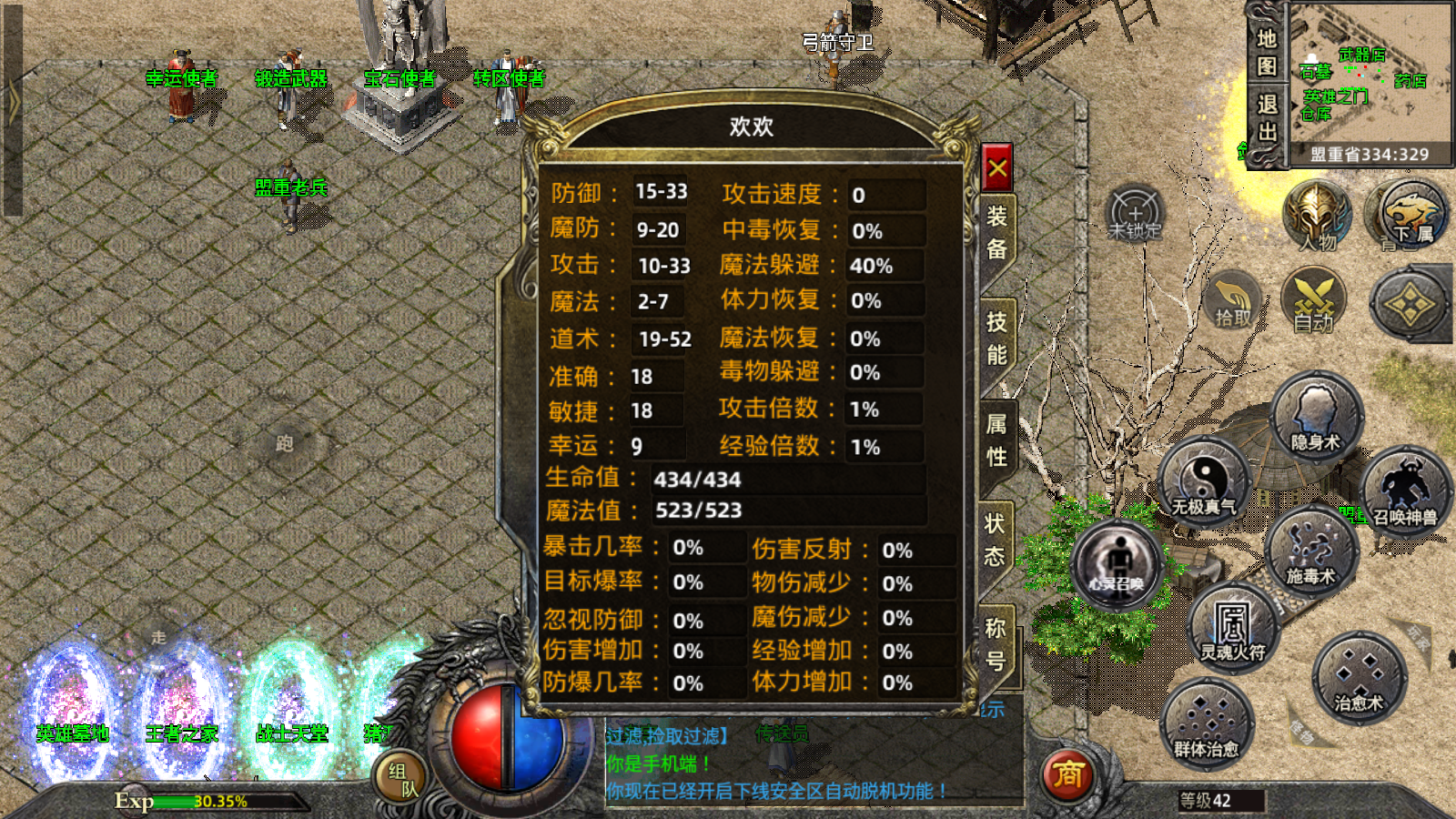Cast the 隐身术 invisibility skill
The height and width of the screenshot is (819, 1456).
coord(1316,419)
